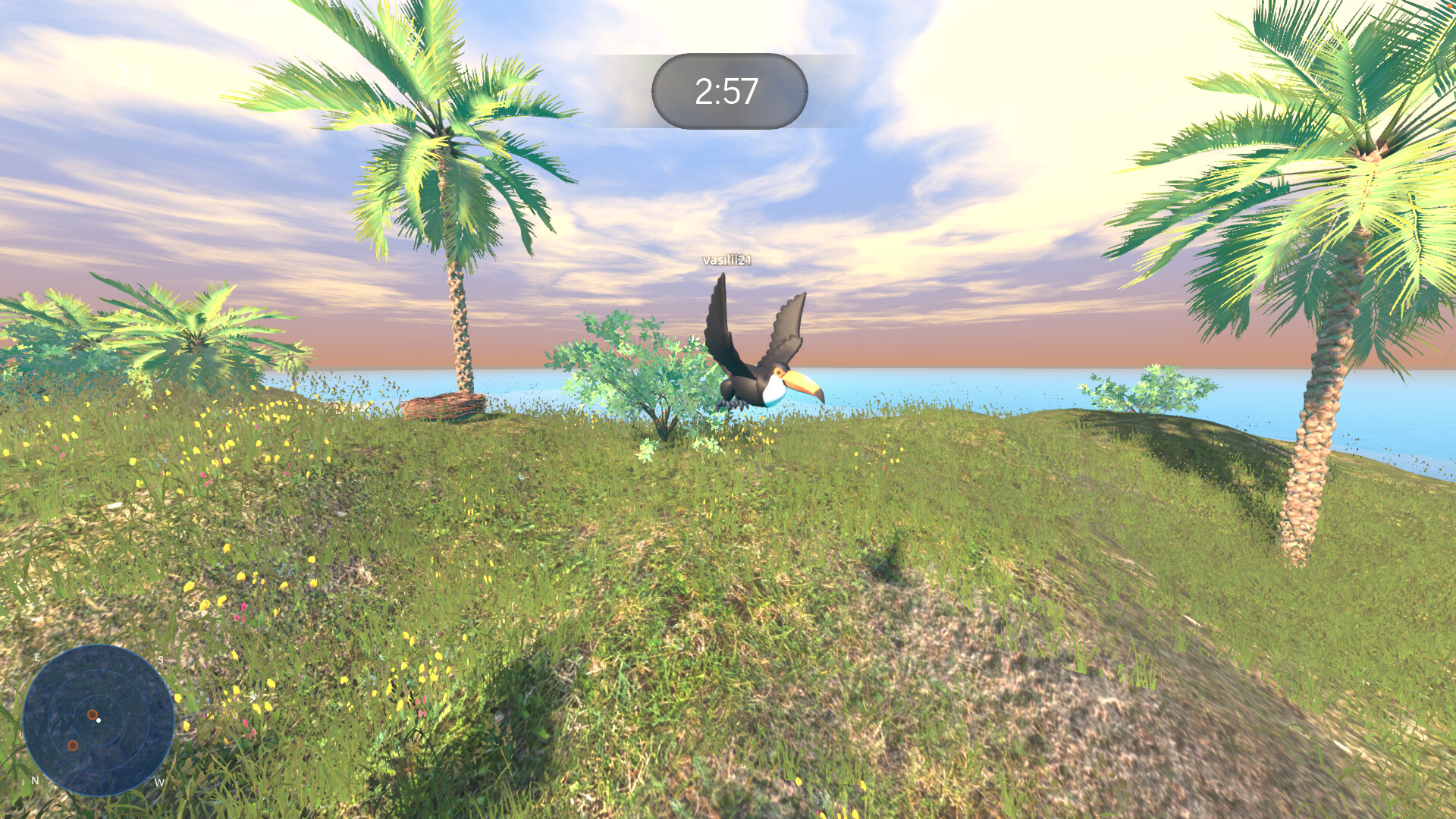Click the N compass letter on the minimap
1456x819 pixels.
coord(36,780)
